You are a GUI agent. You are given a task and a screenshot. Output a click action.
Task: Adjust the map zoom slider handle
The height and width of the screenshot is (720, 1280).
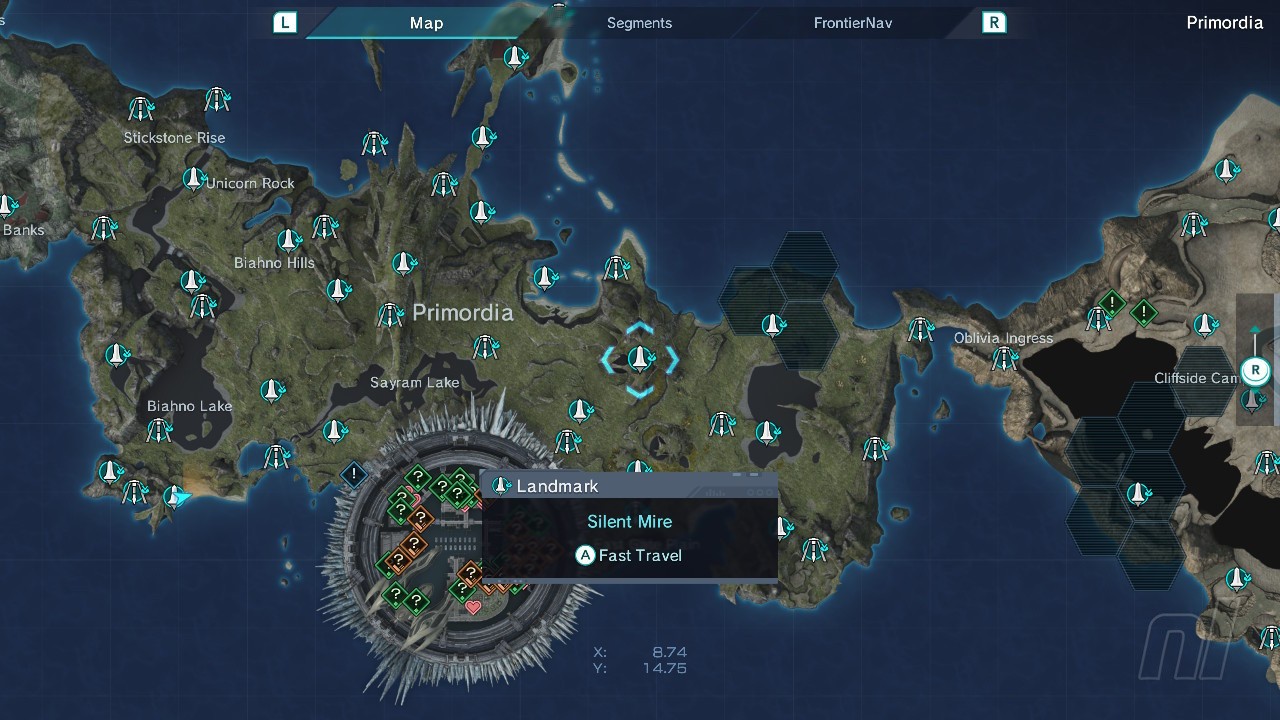1255,372
